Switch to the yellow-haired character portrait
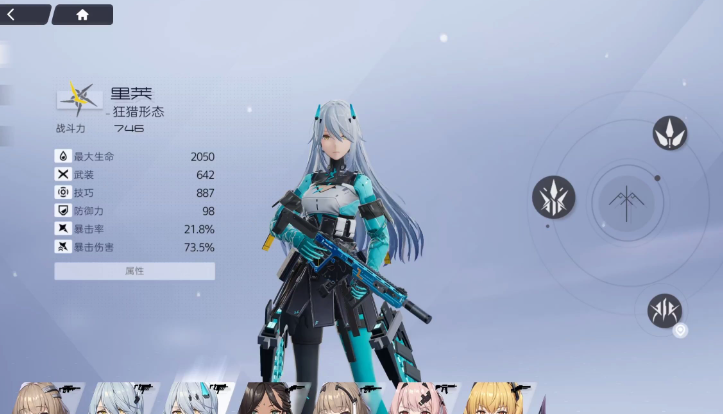Viewport: 723px width, 414px height. 494,399
